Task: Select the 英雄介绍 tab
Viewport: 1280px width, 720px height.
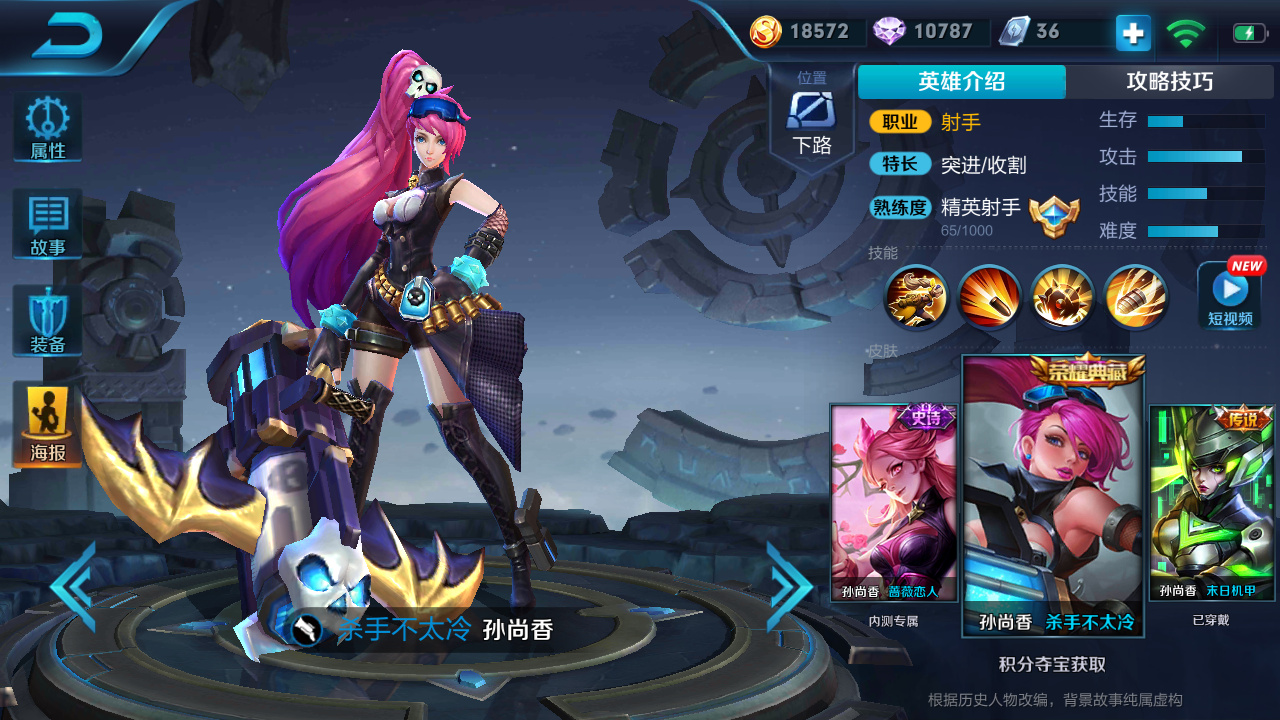Action: [959, 82]
